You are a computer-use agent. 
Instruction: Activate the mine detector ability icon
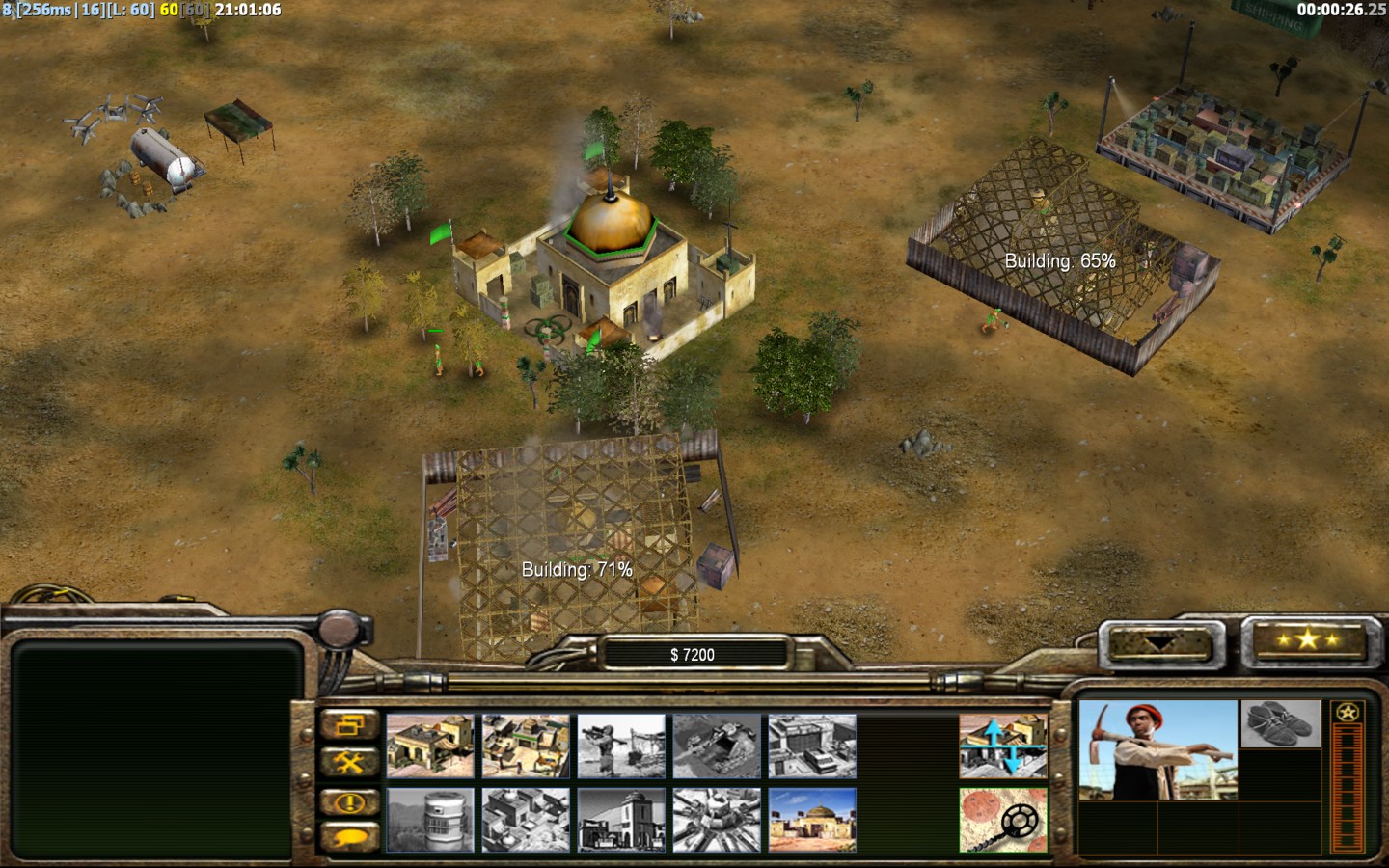tap(1003, 821)
